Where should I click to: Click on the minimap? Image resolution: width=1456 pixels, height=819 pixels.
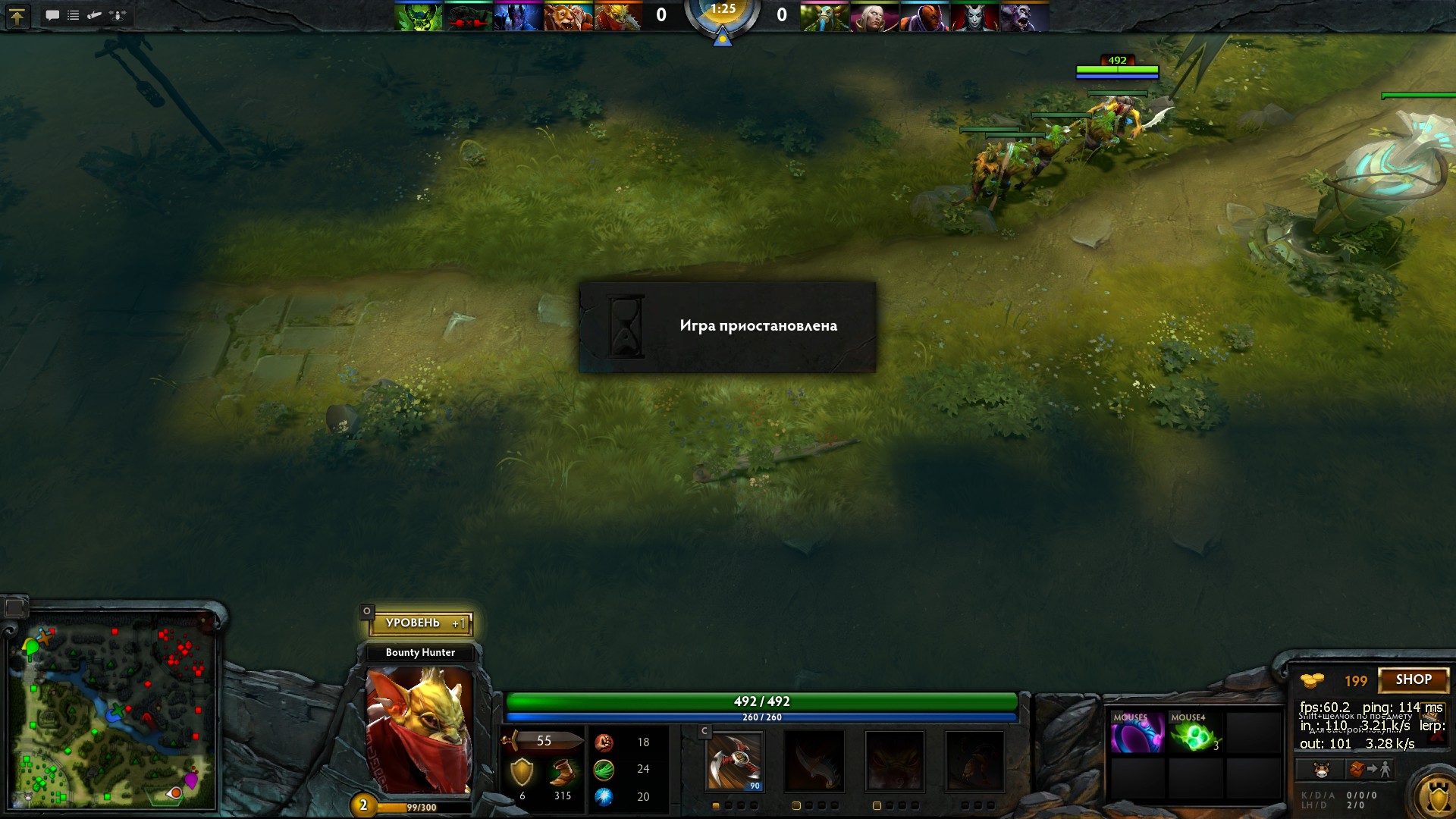click(x=112, y=709)
